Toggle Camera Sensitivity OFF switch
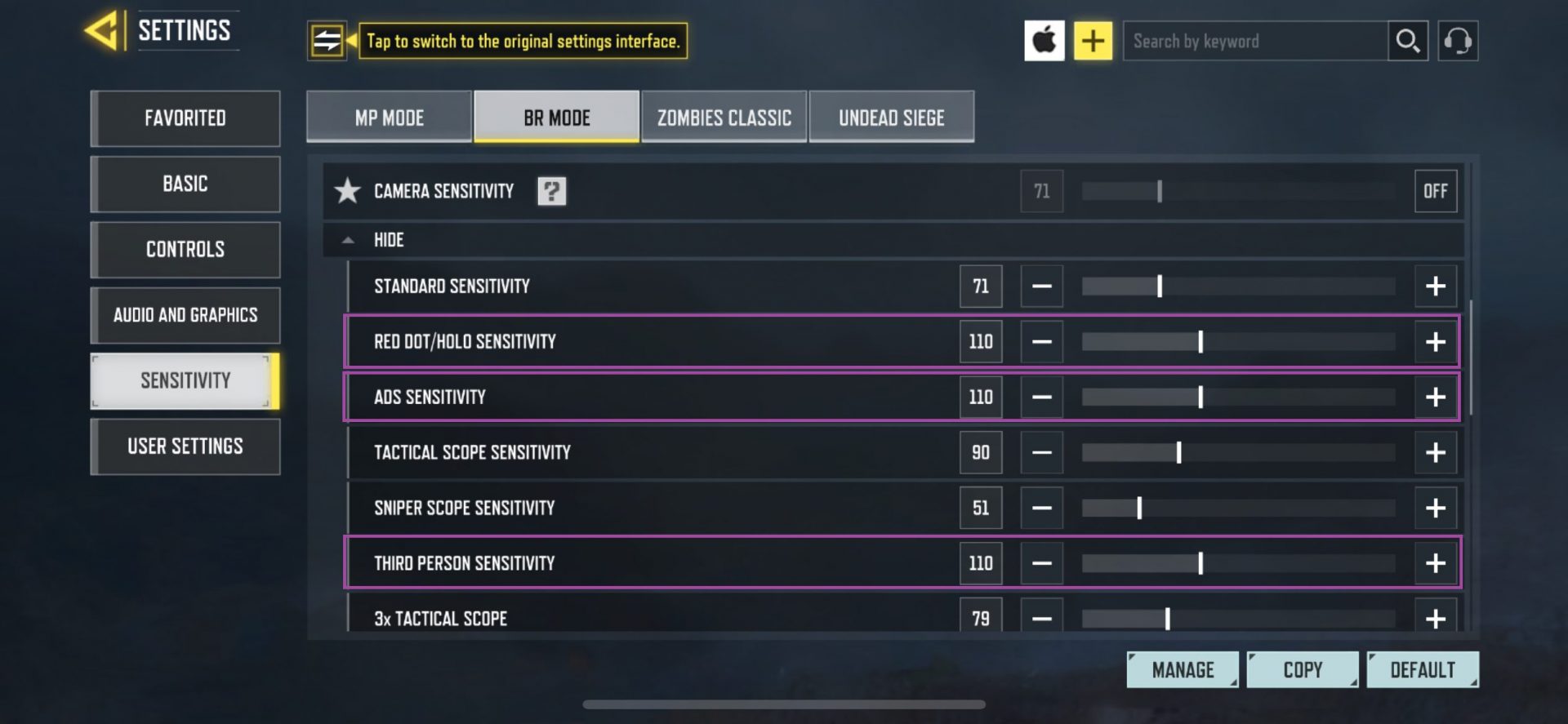 [x=1435, y=190]
